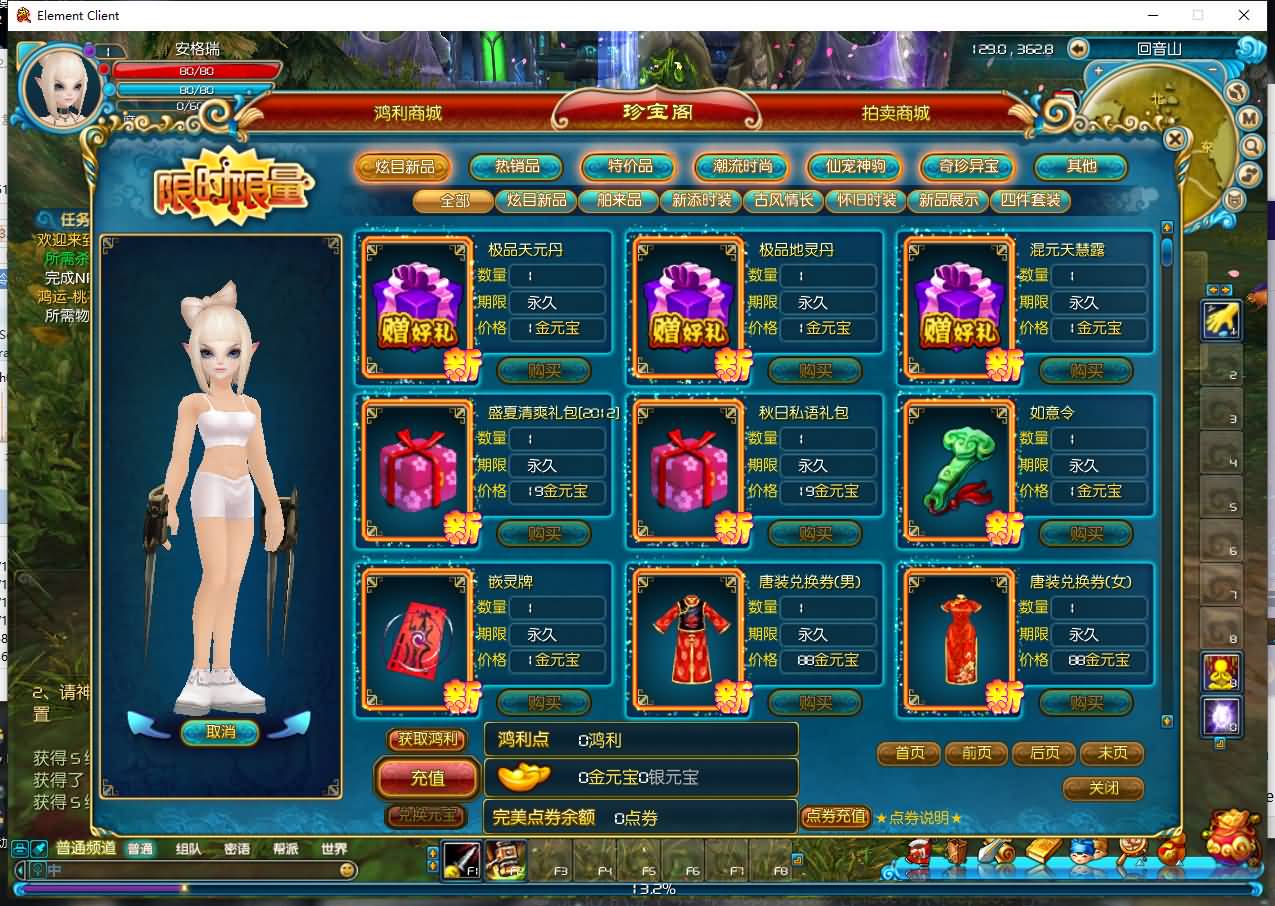Show the 仙宠神驹 category
The image size is (1275, 906).
(855, 167)
